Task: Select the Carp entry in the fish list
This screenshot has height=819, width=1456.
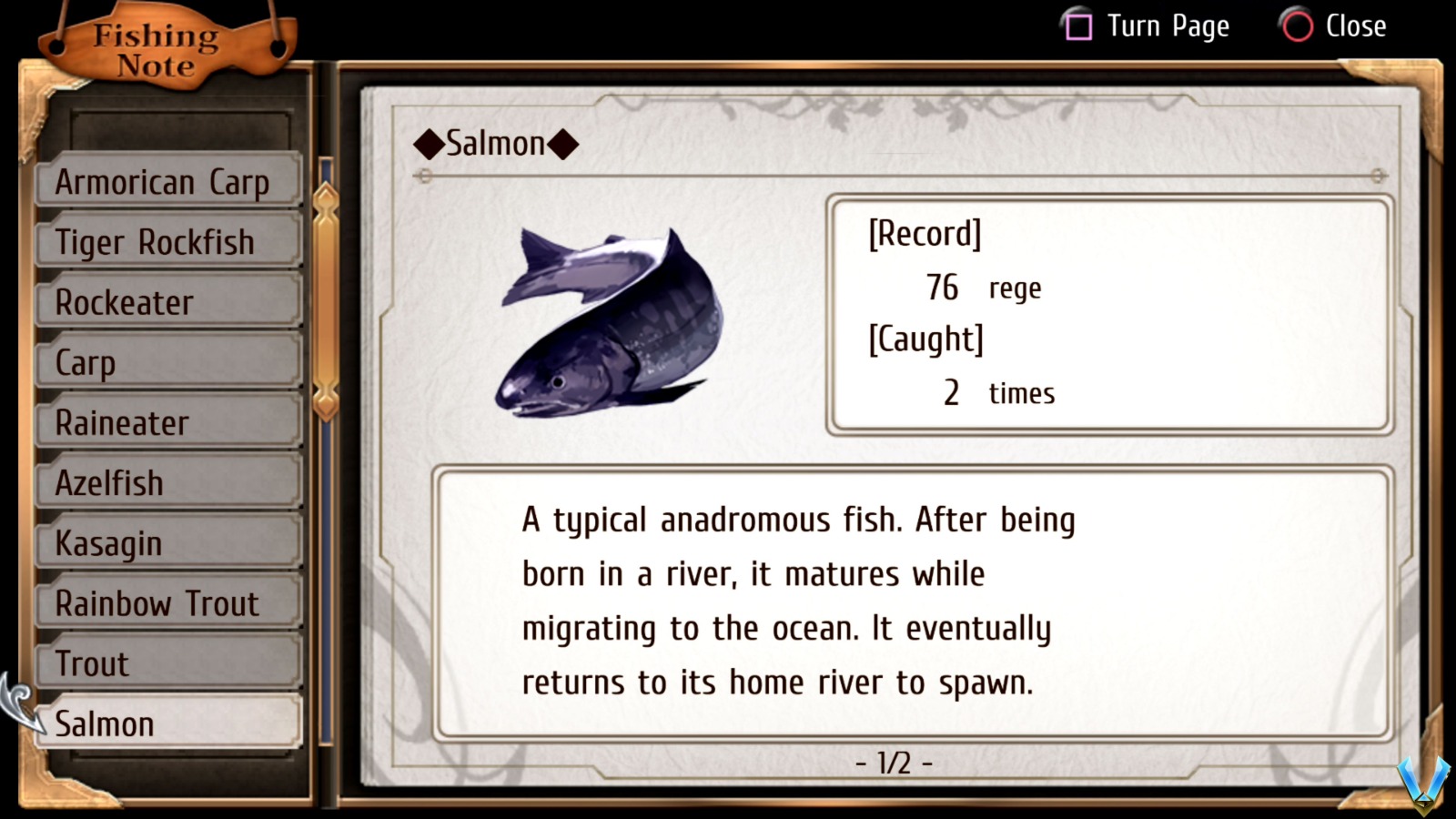Action: [x=167, y=362]
